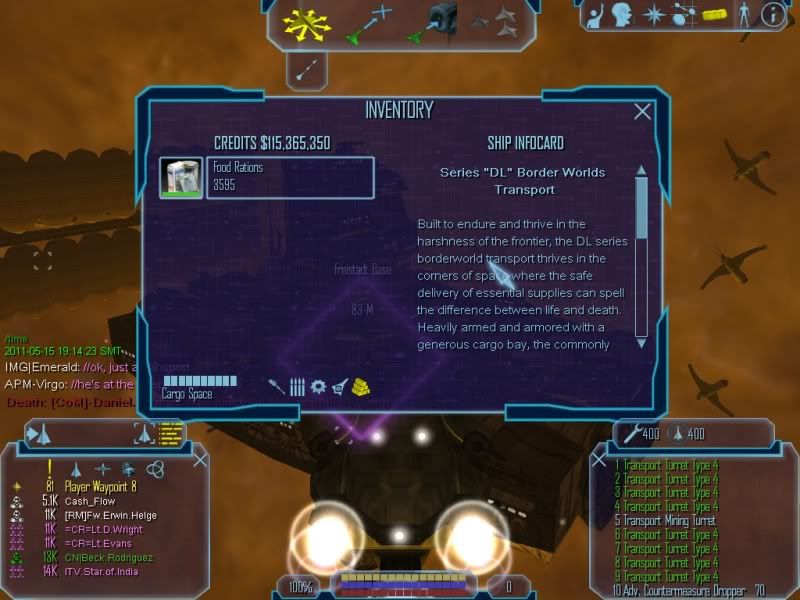Activate free flight maneuver with yellow arrows
The image size is (800, 600).
click(306, 23)
